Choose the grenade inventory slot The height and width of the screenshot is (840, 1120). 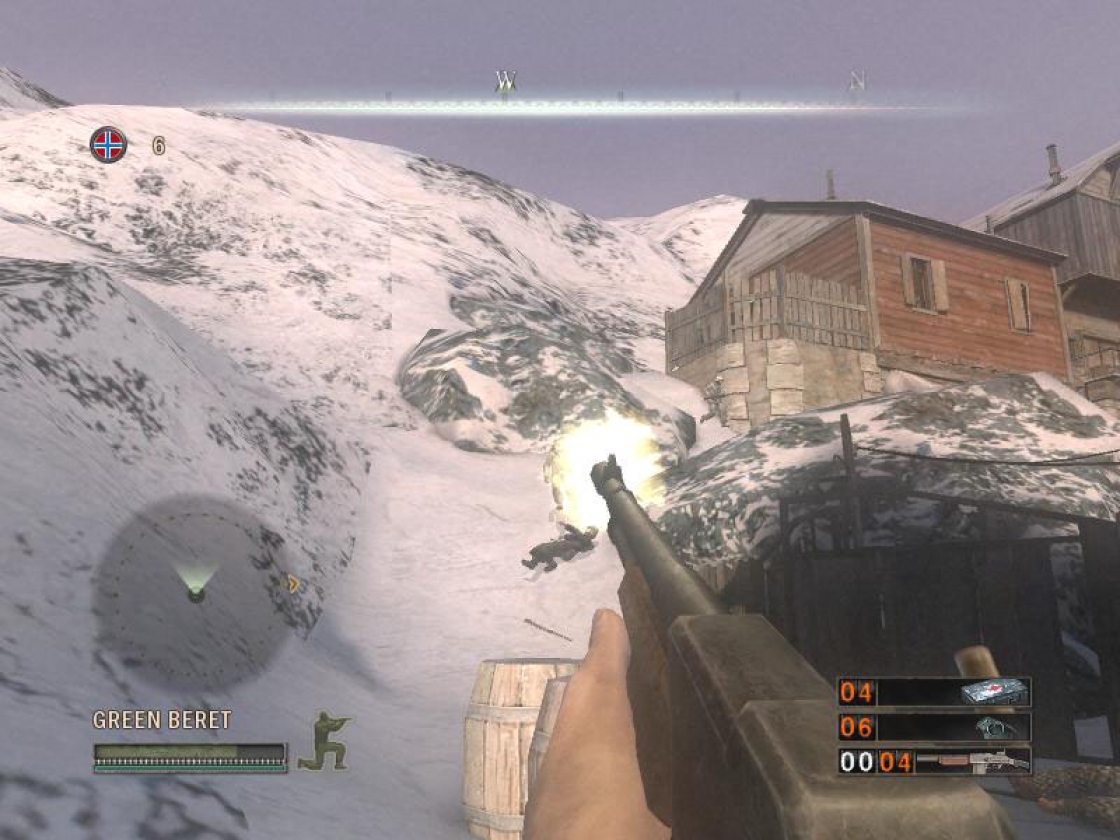point(934,727)
